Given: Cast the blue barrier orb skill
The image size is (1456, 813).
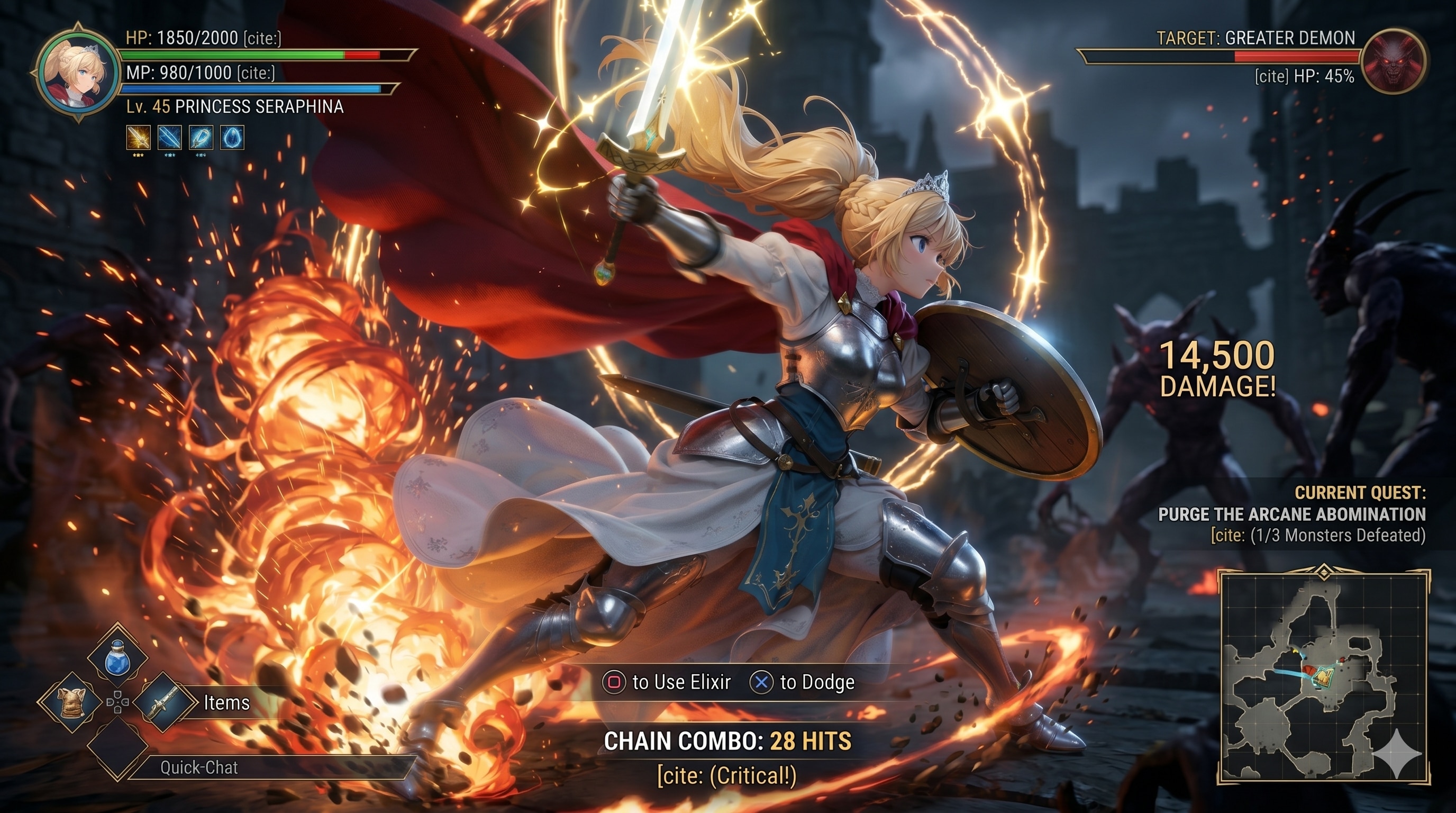Looking at the screenshot, I should coord(231,138).
